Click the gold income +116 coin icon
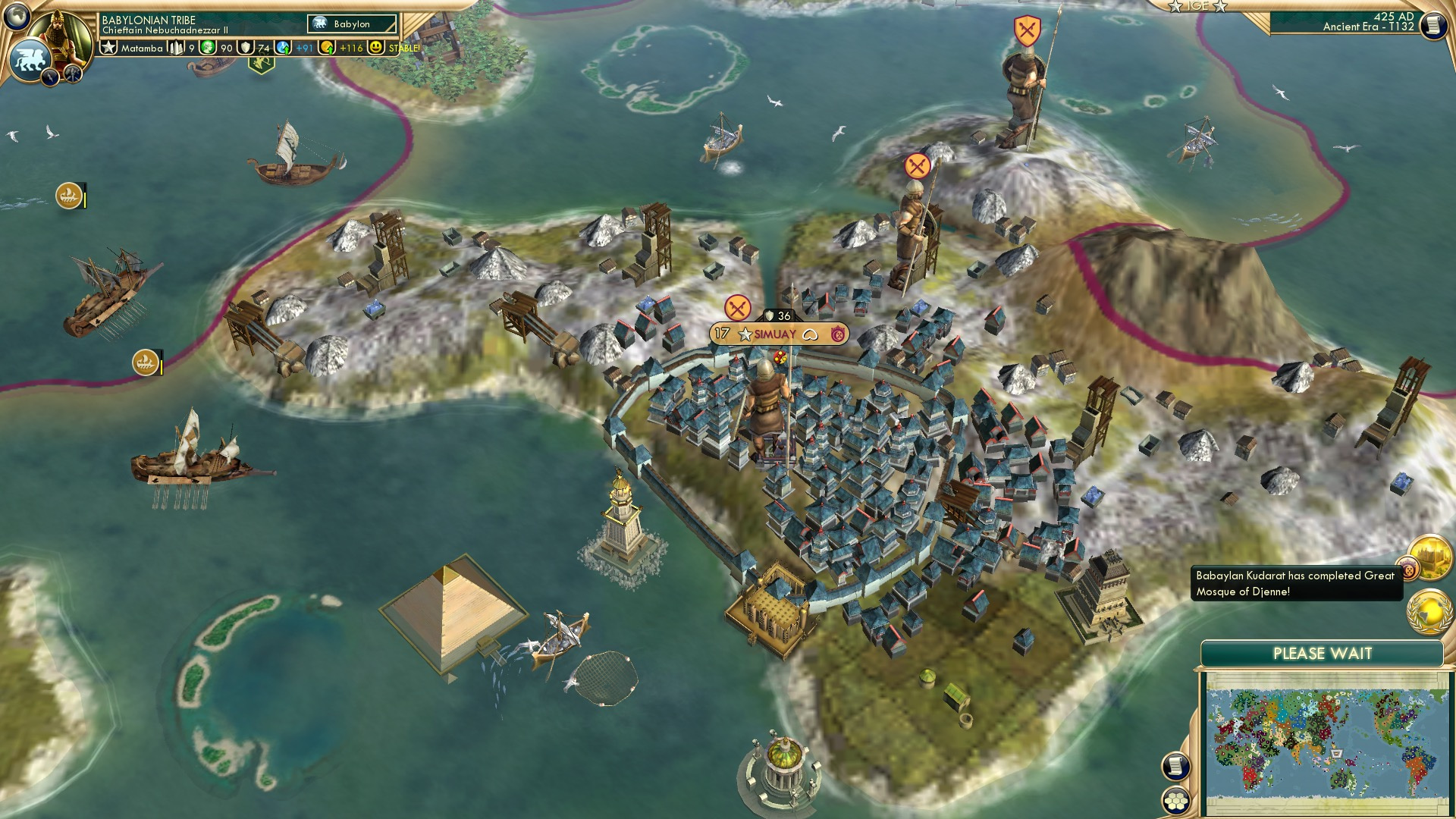The image size is (1456, 819). click(326, 47)
